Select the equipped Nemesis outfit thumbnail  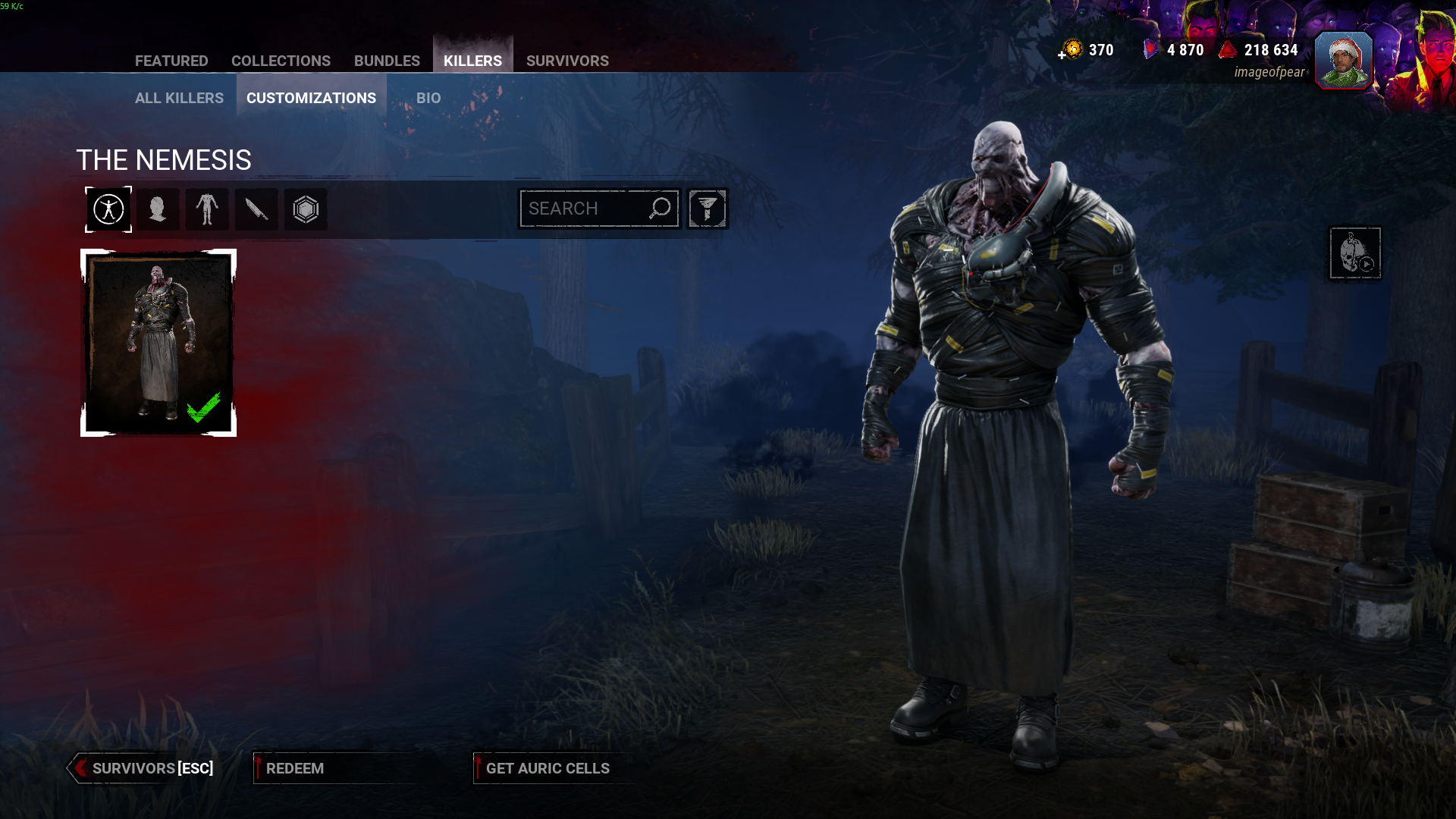click(158, 343)
